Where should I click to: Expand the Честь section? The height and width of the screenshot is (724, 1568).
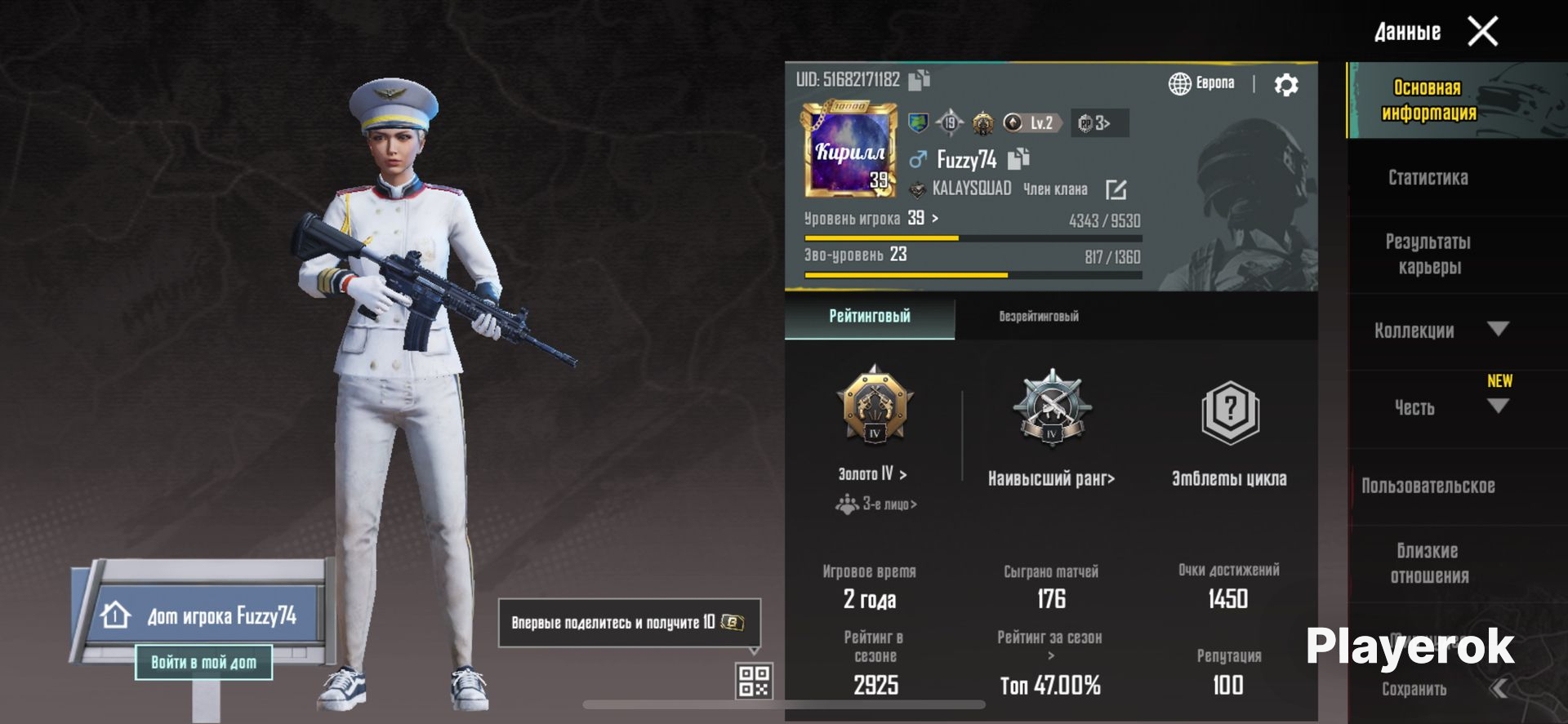coord(1497,406)
